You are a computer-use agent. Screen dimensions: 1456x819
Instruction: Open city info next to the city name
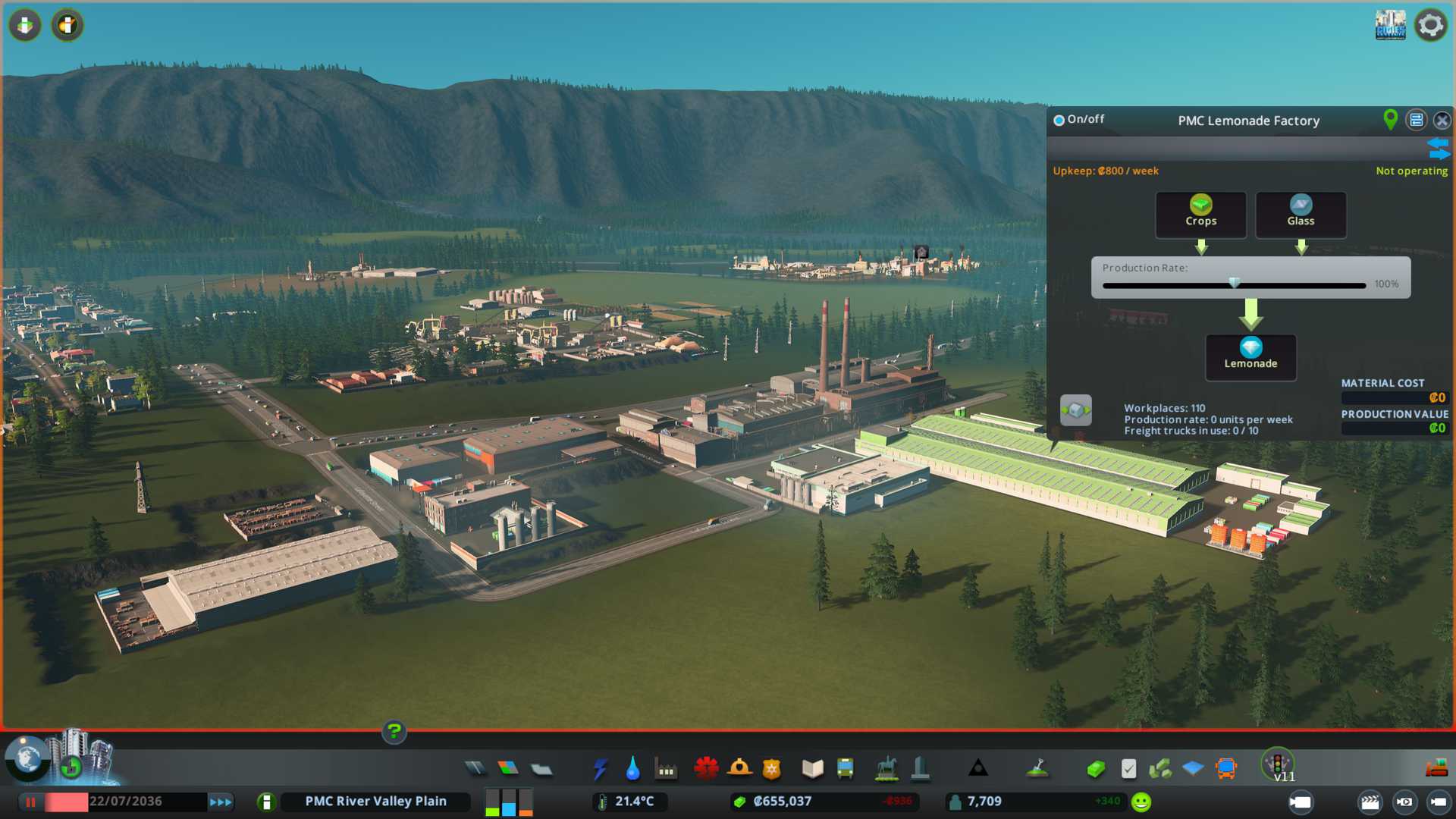pos(266,802)
